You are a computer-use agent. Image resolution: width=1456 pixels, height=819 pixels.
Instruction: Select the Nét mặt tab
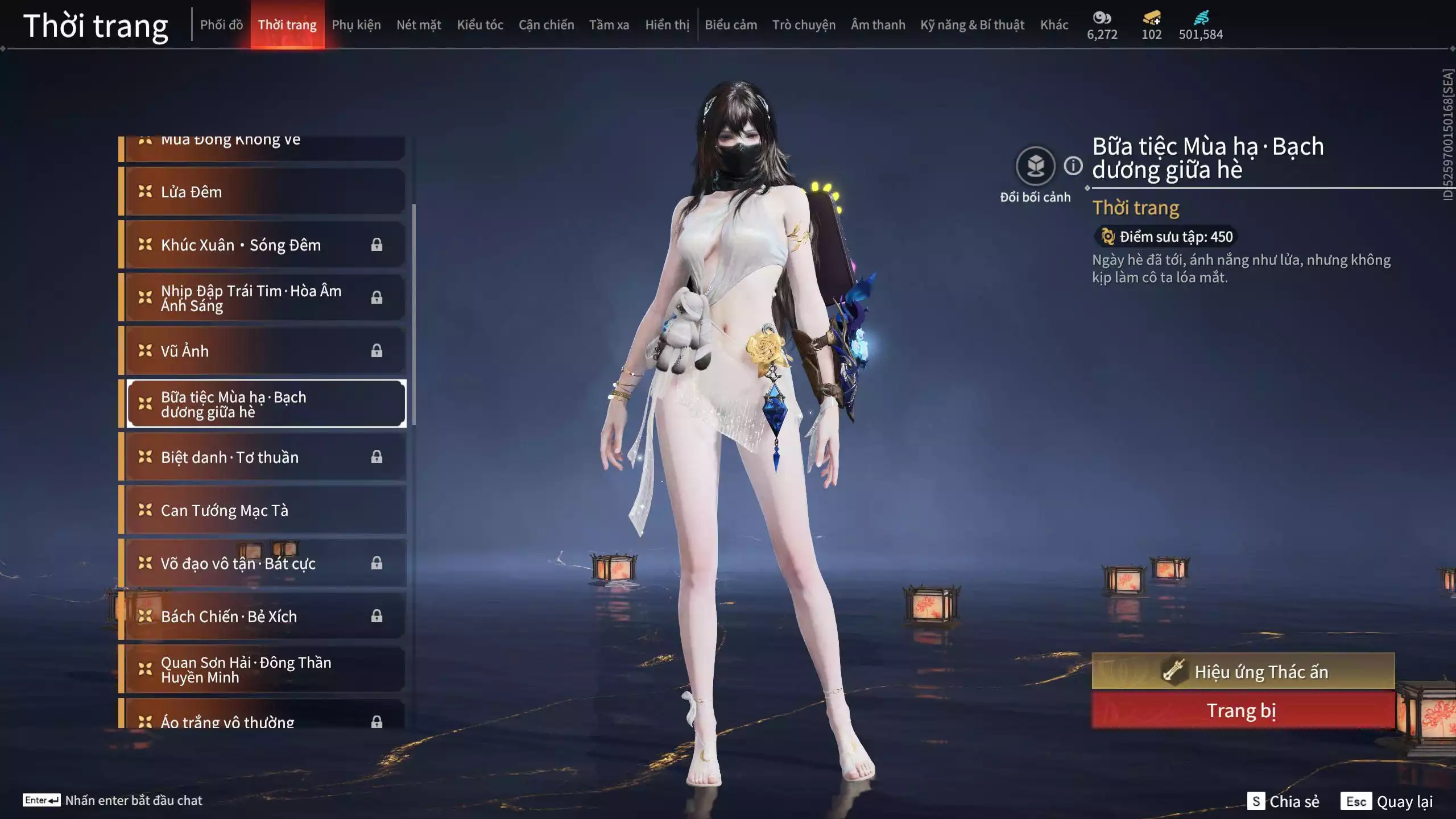(x=419, y=25)
